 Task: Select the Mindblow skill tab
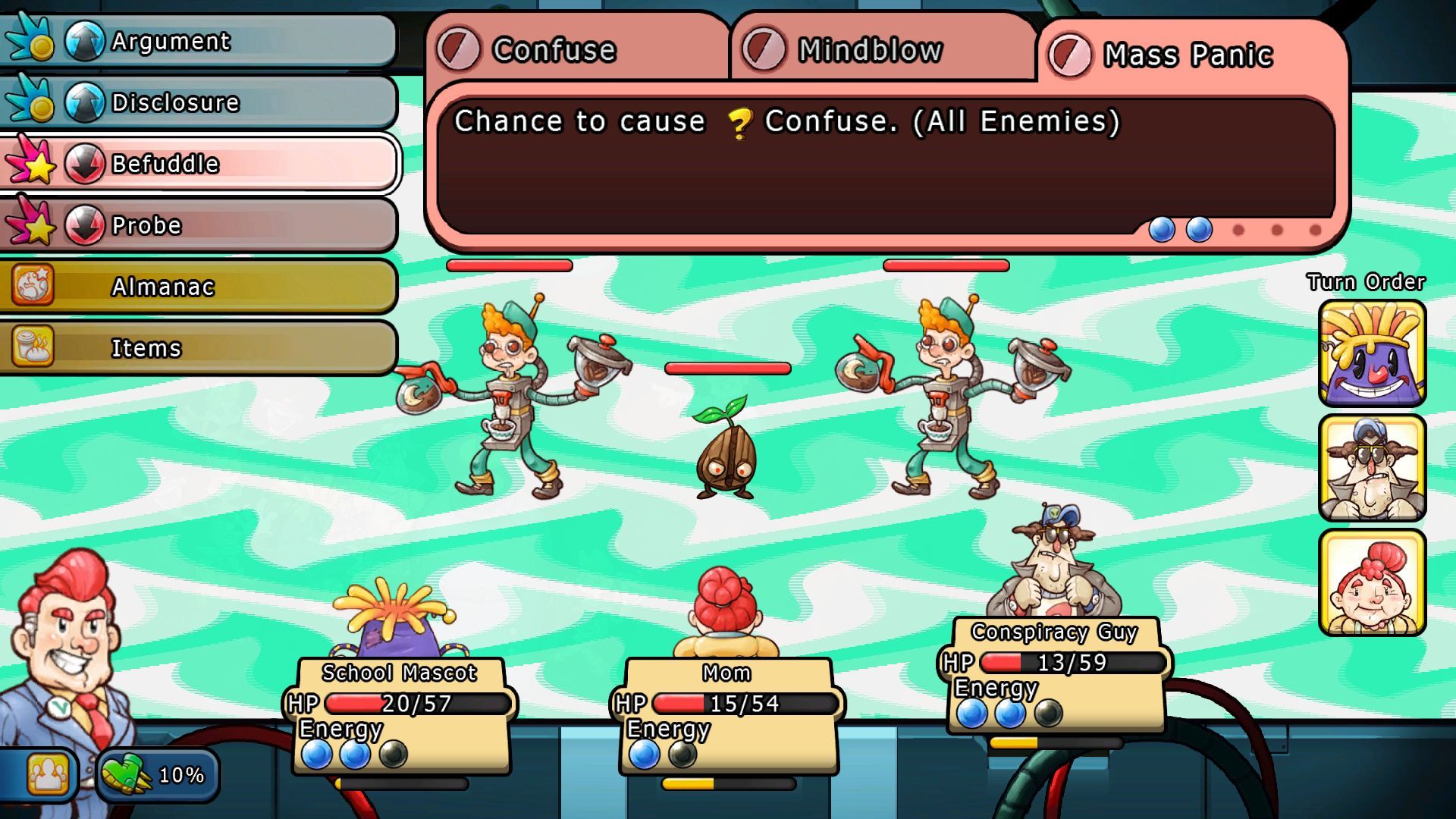tap(882, 50)
